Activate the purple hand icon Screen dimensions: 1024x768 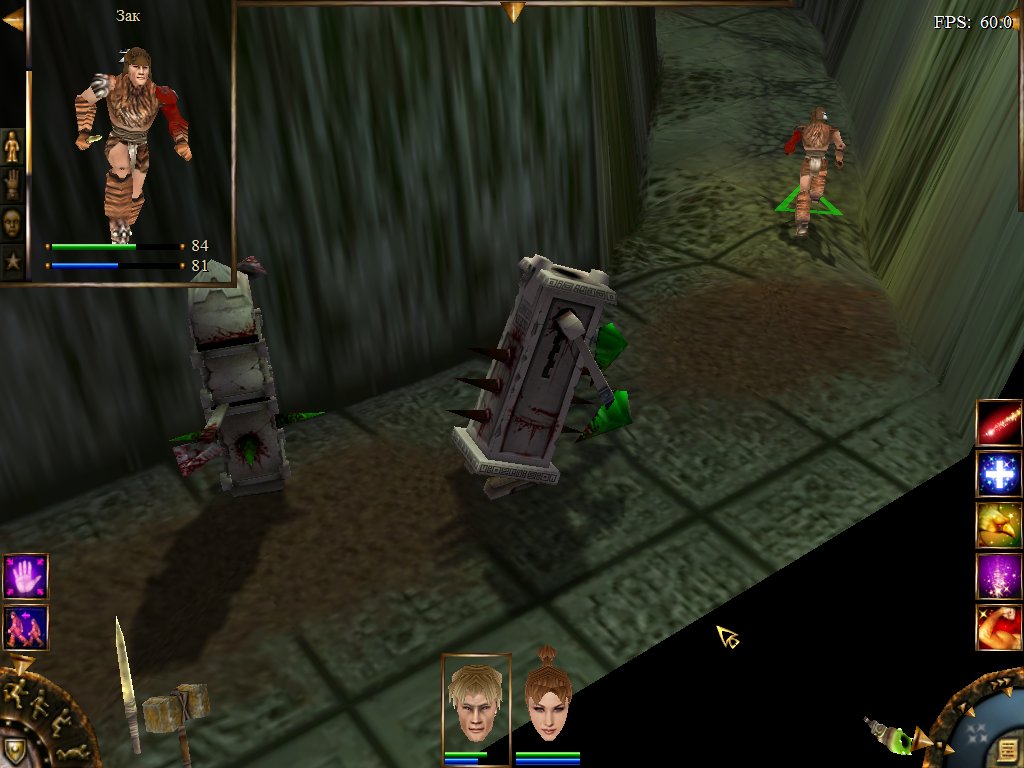pyautogui.click(x=25, y=577)
